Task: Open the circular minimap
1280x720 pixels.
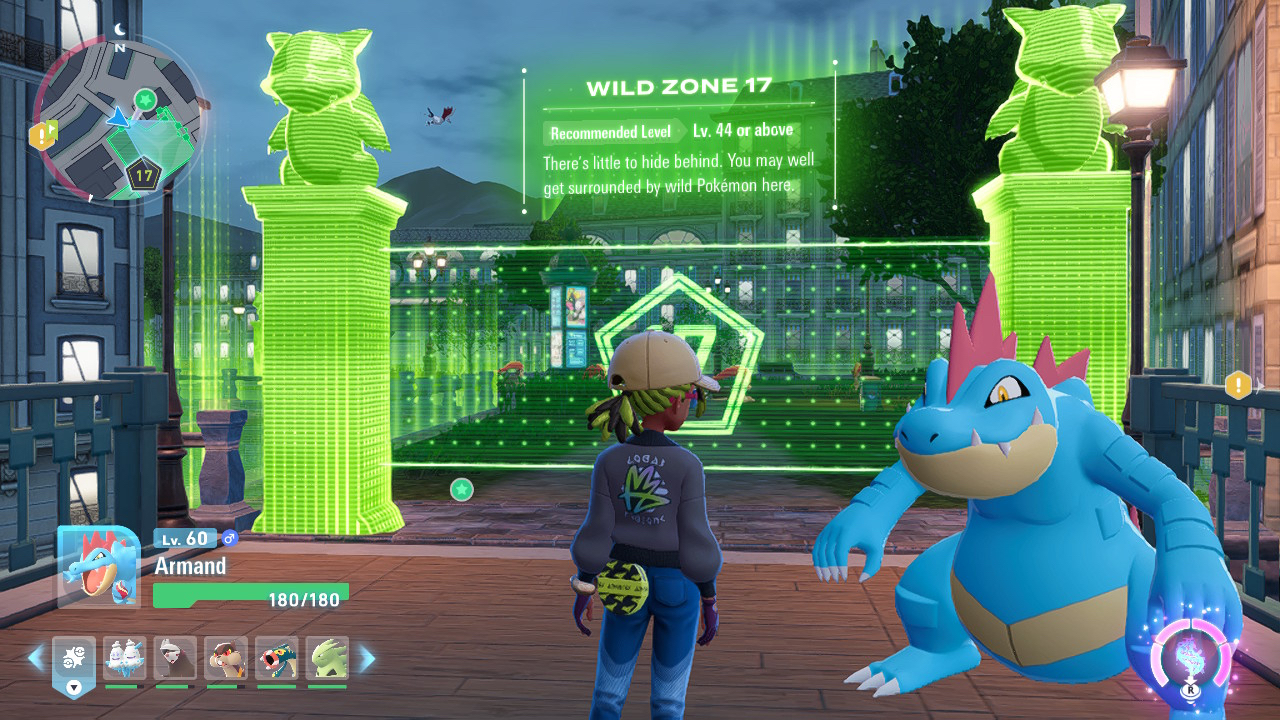Action: pyautogui.click(x=118, y=118)
